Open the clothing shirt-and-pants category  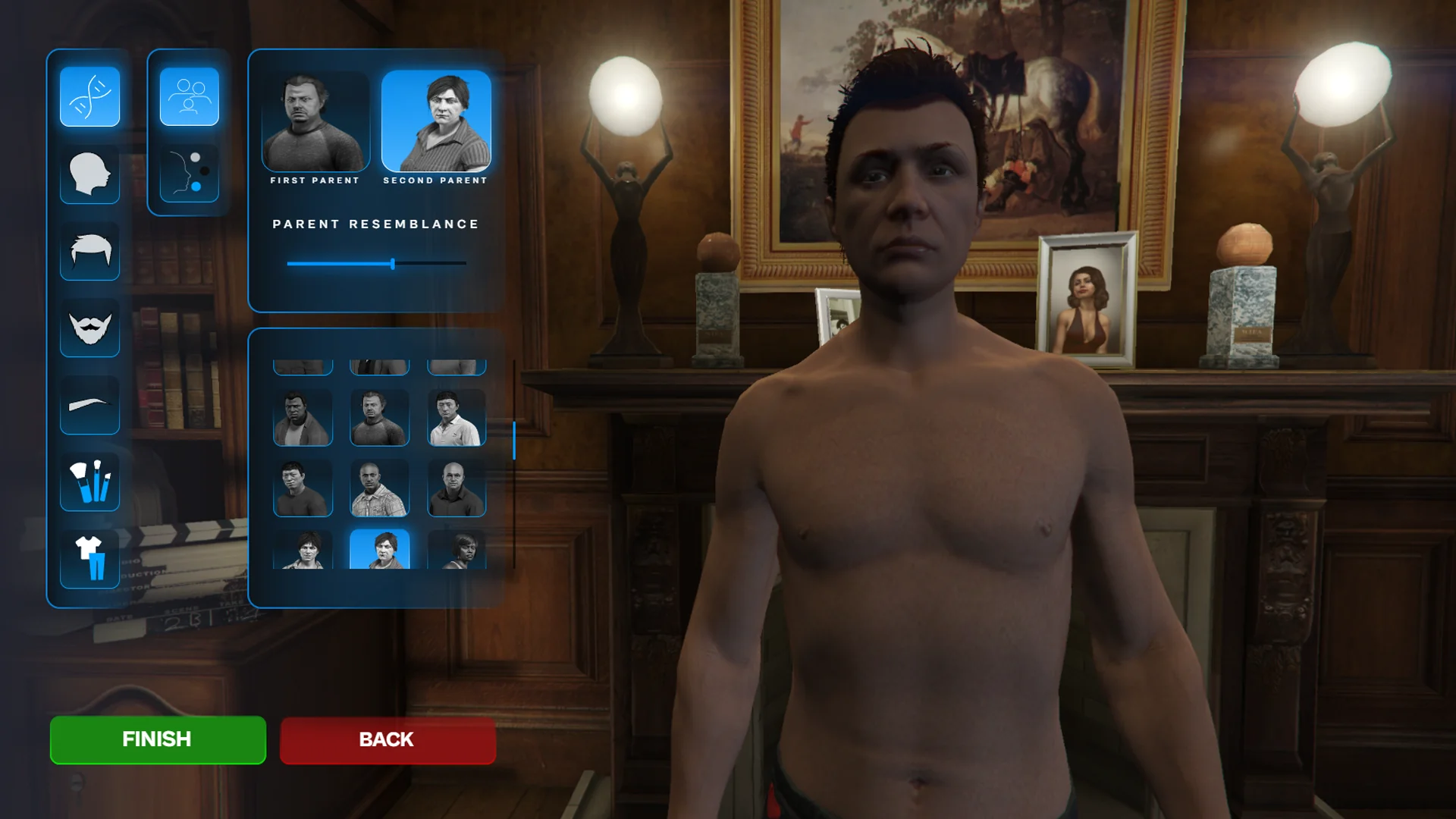(89, 559)
